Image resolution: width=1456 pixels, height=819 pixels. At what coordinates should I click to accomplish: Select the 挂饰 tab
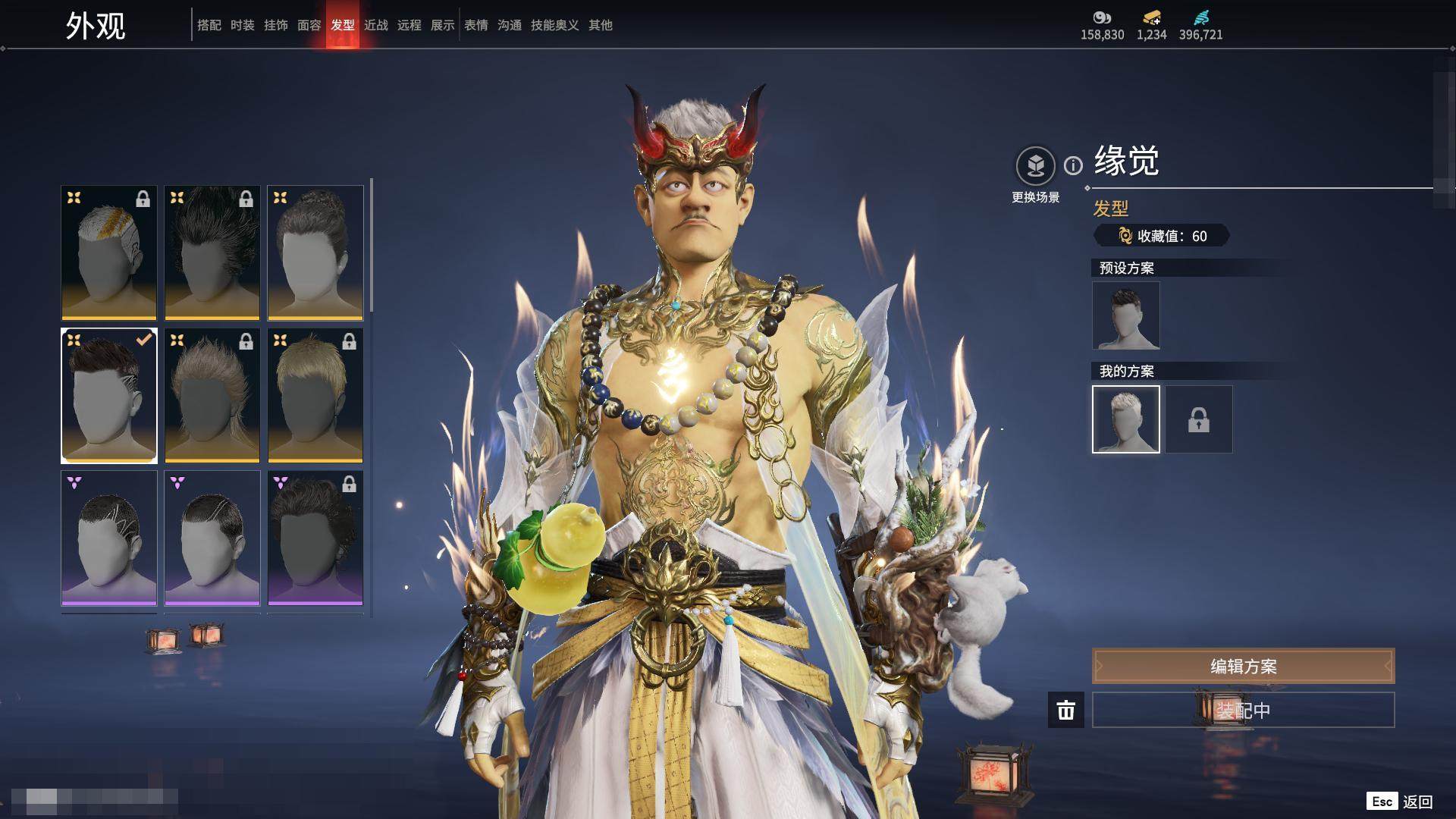click(x=276, y=25)
